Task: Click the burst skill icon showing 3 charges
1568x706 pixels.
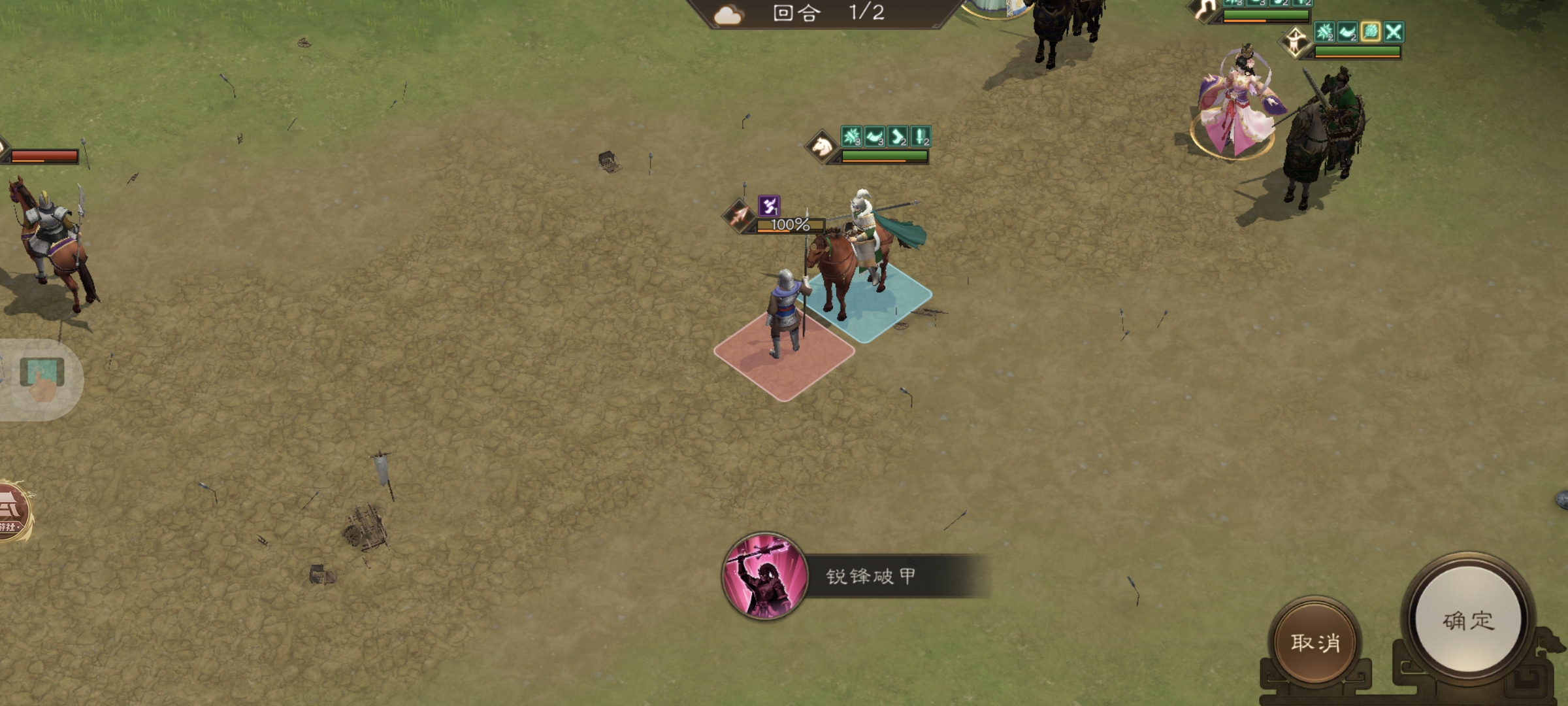Action: [851, 137]
